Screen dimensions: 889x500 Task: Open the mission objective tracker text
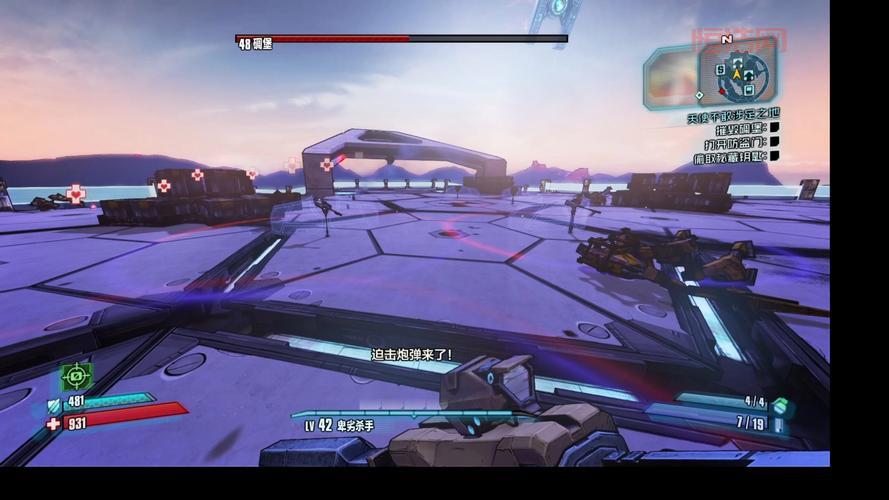point(732,116)
